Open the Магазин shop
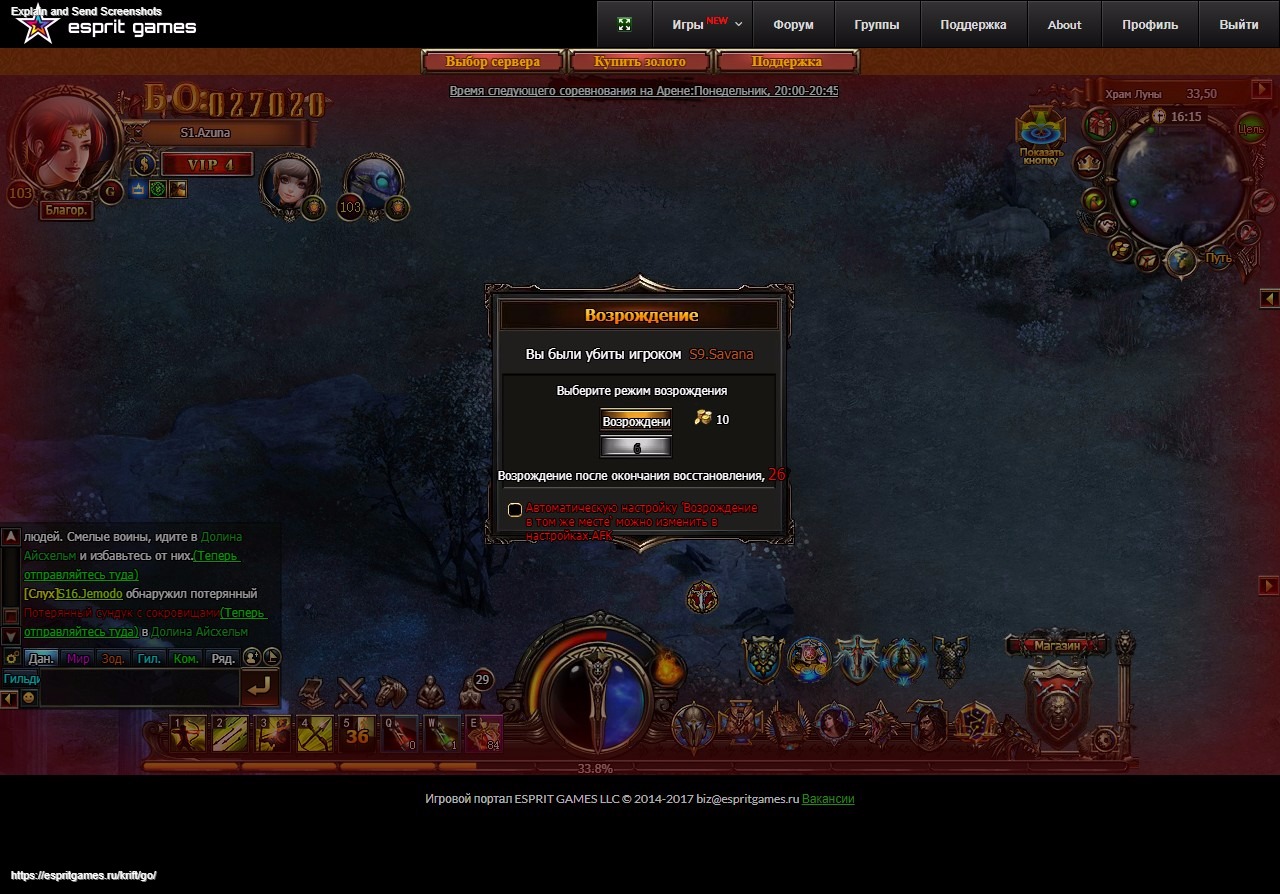The image size is (1280, 894). tap(1057, 646)
